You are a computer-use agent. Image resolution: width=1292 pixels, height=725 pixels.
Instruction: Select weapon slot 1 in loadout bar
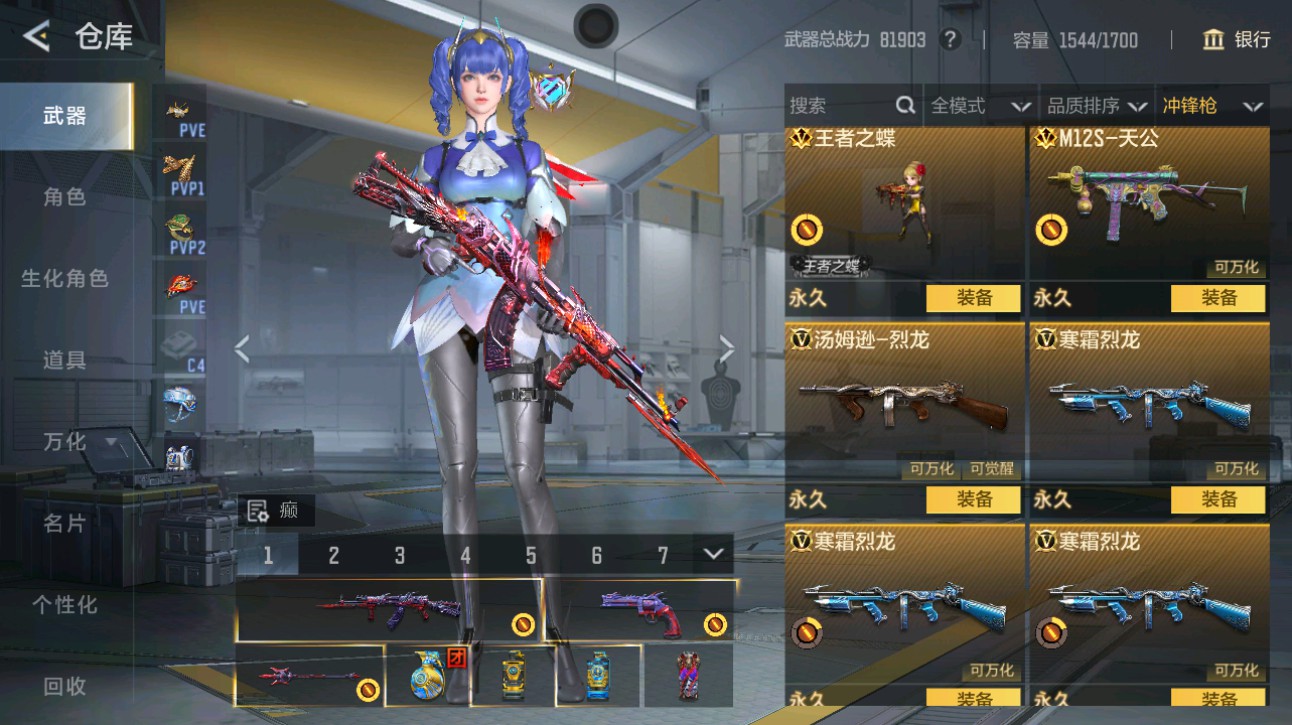268,552
